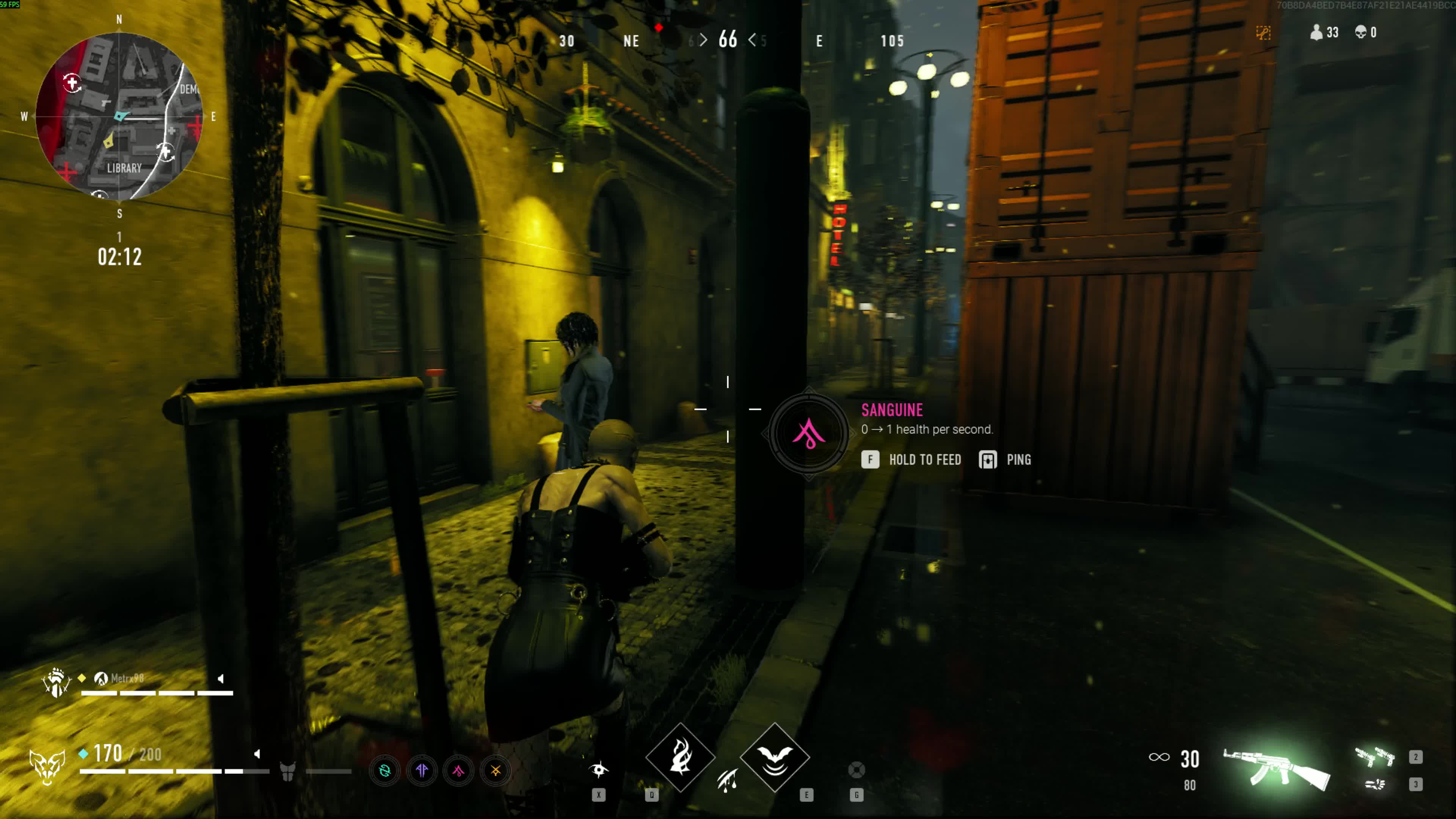Select the teal resonance icon
The height and width of the screenshot is (819, 1456).
coord(385,770)
